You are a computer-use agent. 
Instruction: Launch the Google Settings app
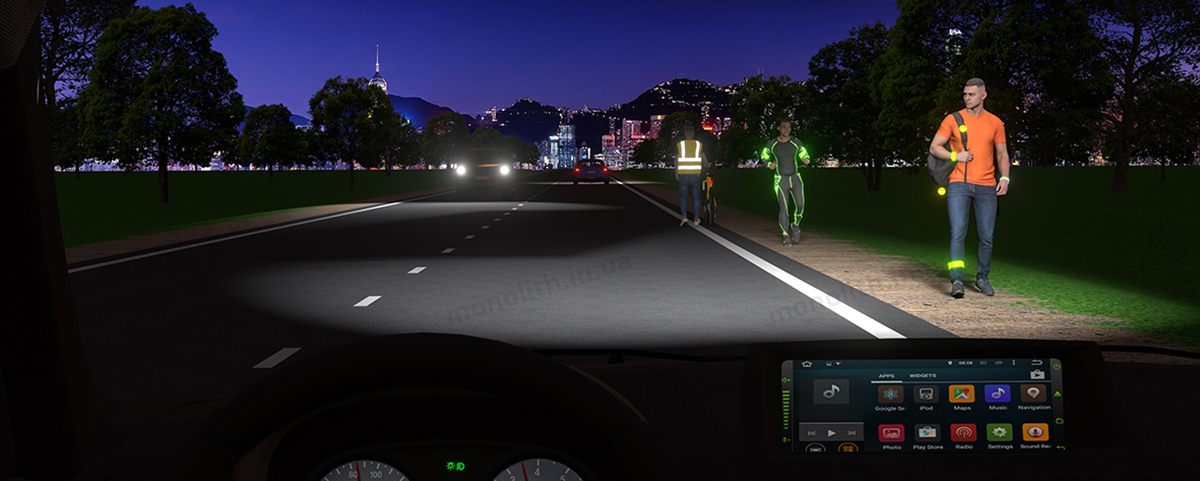[x=890, y=394]
